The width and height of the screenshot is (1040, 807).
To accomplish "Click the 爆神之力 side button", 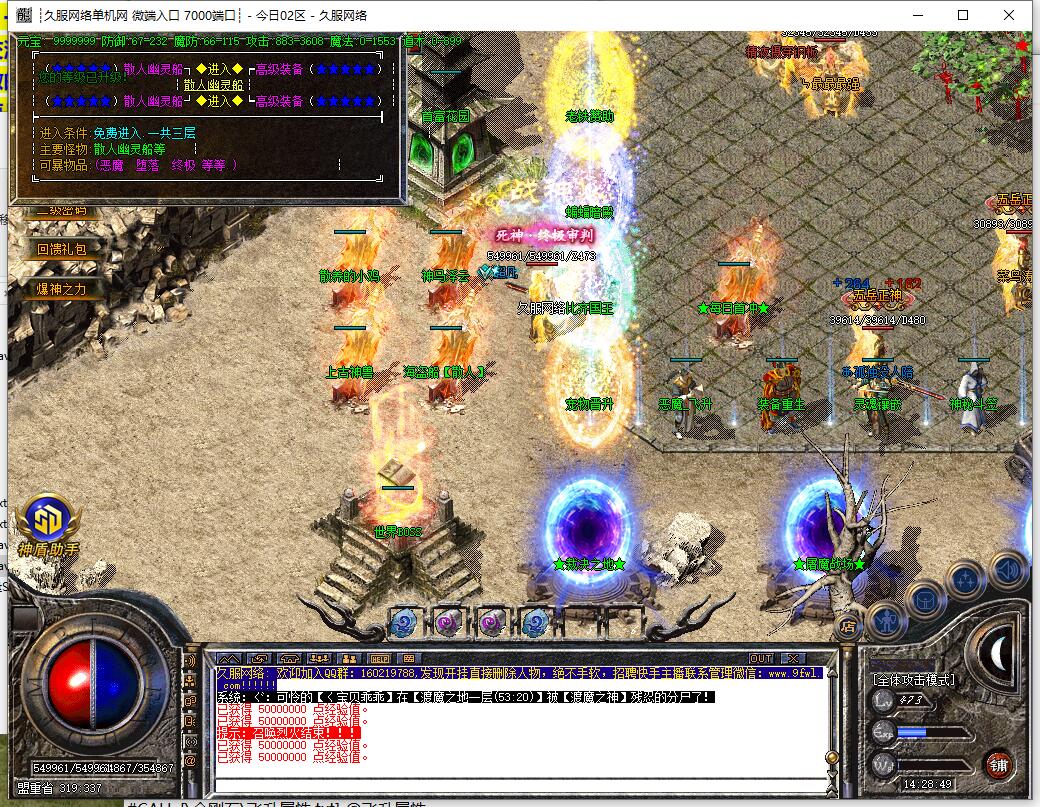I will (62, 289).
